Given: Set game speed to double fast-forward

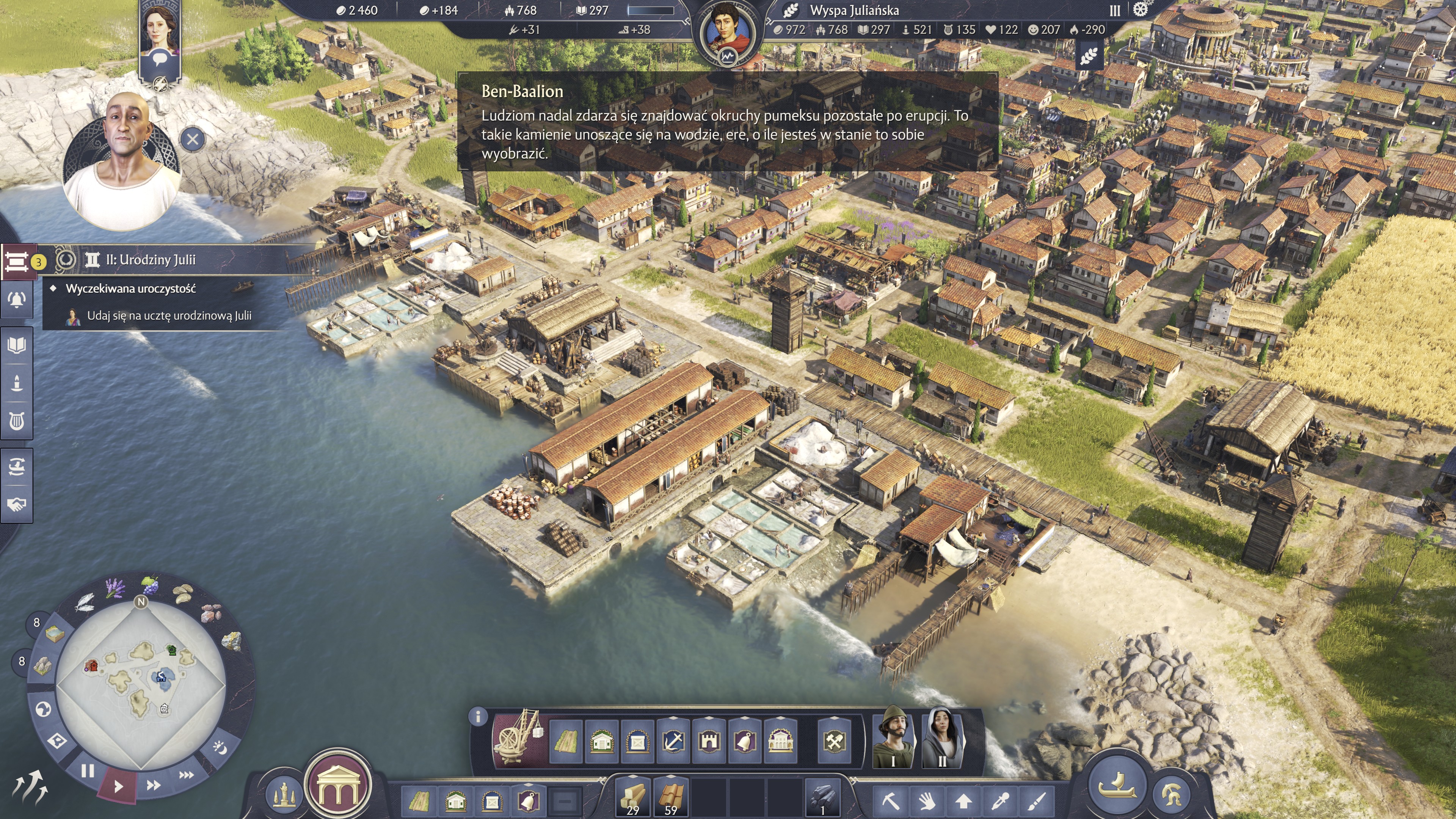Looking at the screenshot, I should tap(153, 784).
